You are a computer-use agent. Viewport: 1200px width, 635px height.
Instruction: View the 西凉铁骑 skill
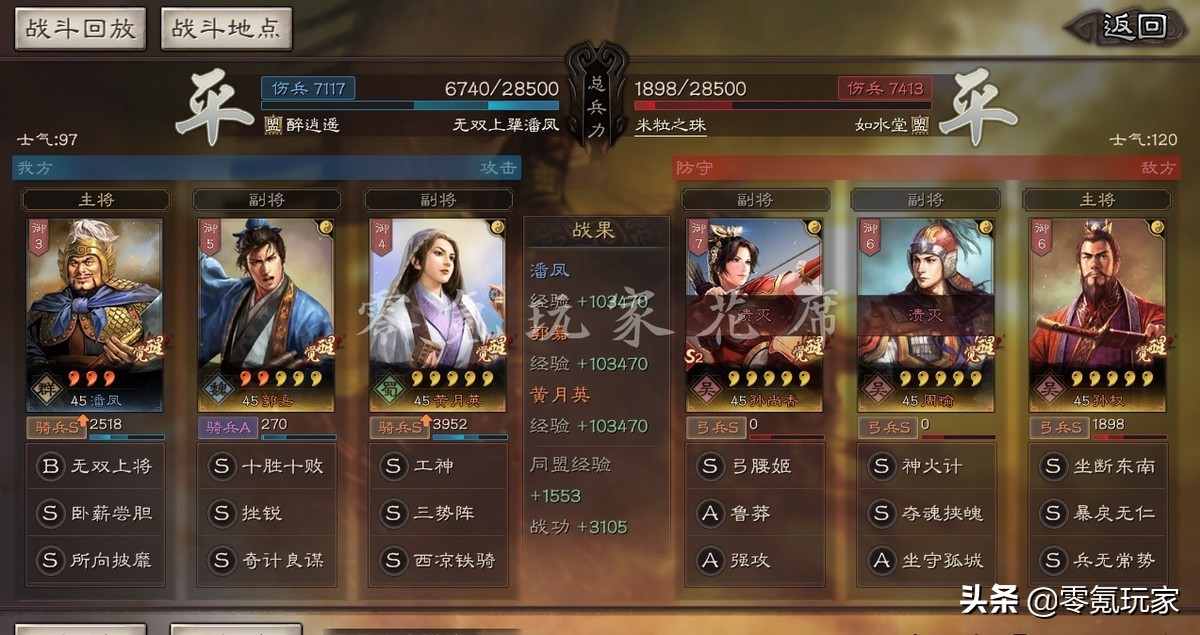[x=437, y=560]
